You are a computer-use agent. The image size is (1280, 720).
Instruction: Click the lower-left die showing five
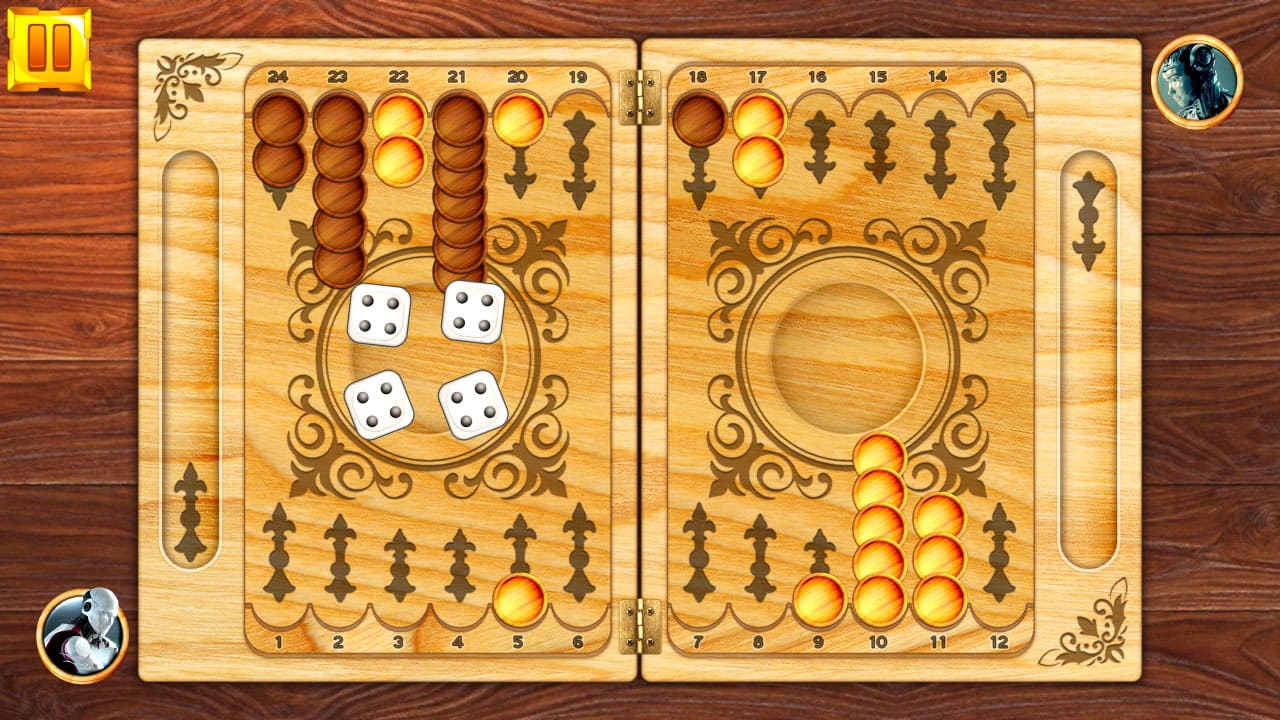[x=386, y=406]
